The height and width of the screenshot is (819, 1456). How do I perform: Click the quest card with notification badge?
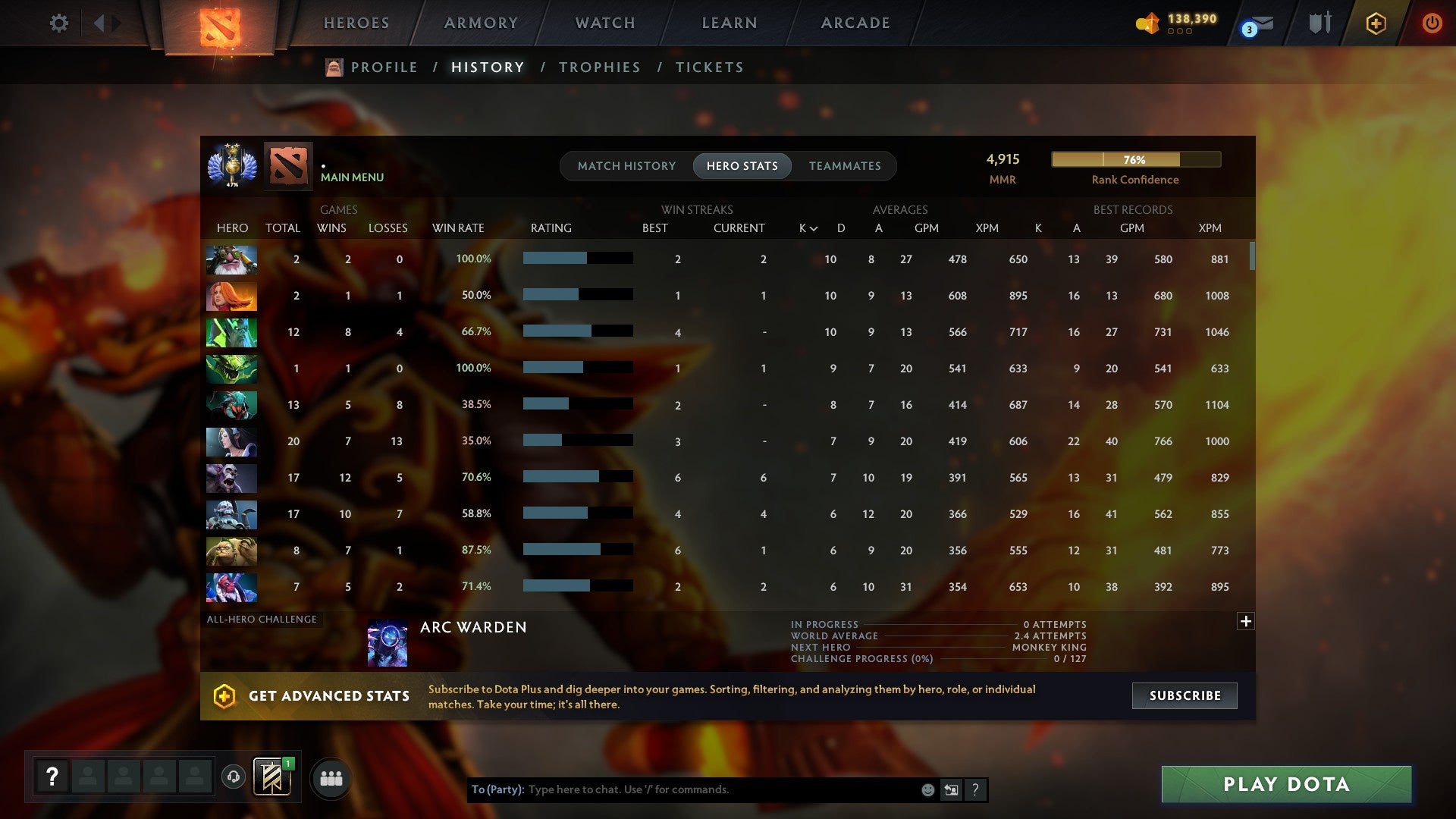[x=273, y=777]
